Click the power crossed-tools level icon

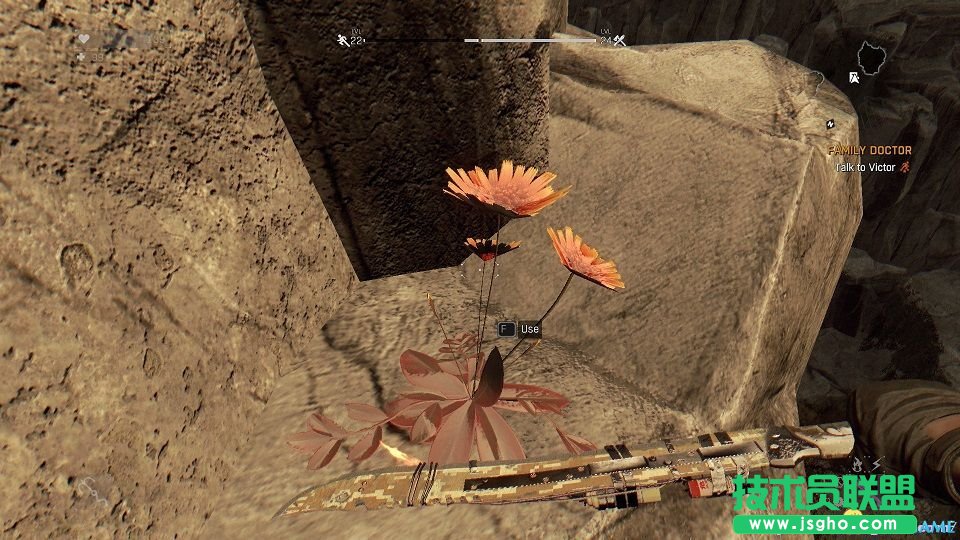coord(619,41)
